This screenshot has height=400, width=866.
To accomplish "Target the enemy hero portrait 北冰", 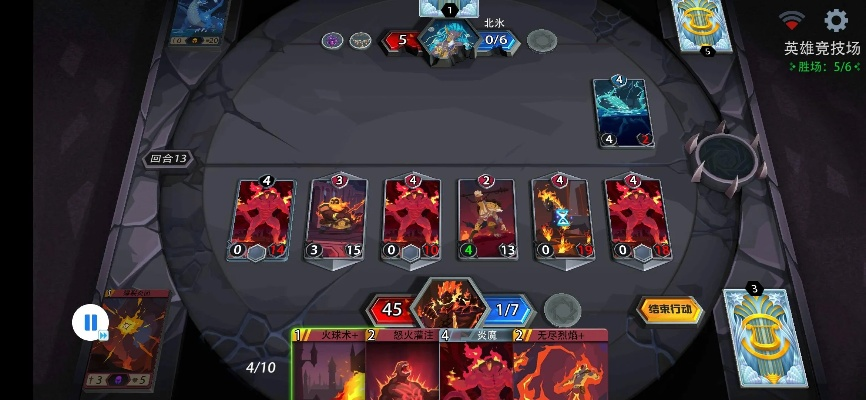I will click(x=447, y=40).
